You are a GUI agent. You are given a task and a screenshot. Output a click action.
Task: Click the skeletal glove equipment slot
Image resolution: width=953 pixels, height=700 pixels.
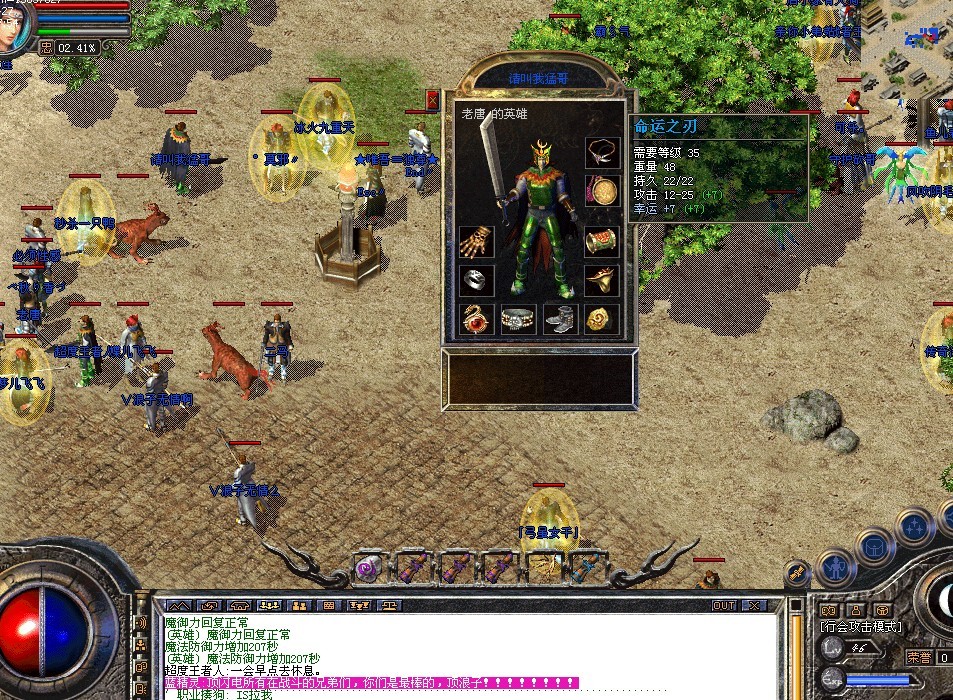(x=476, y=241)
